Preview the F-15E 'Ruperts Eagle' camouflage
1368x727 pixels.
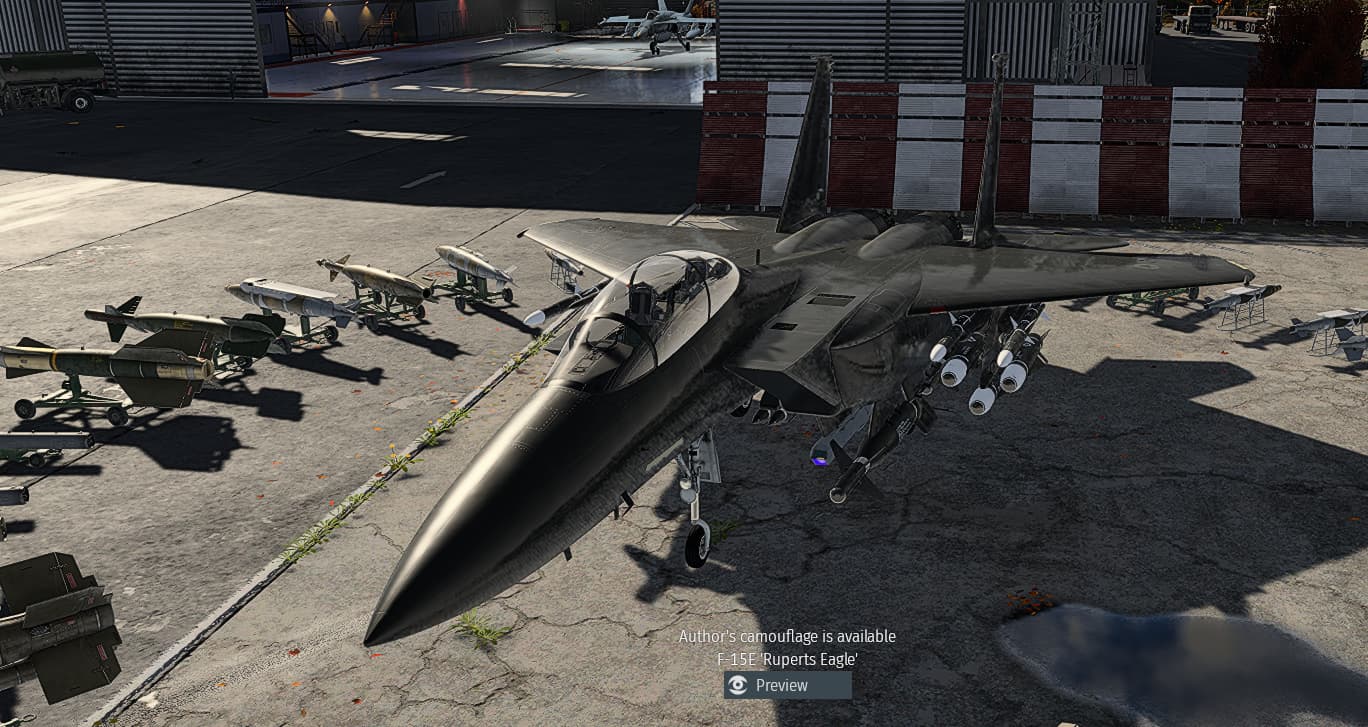tap(787, 685)
